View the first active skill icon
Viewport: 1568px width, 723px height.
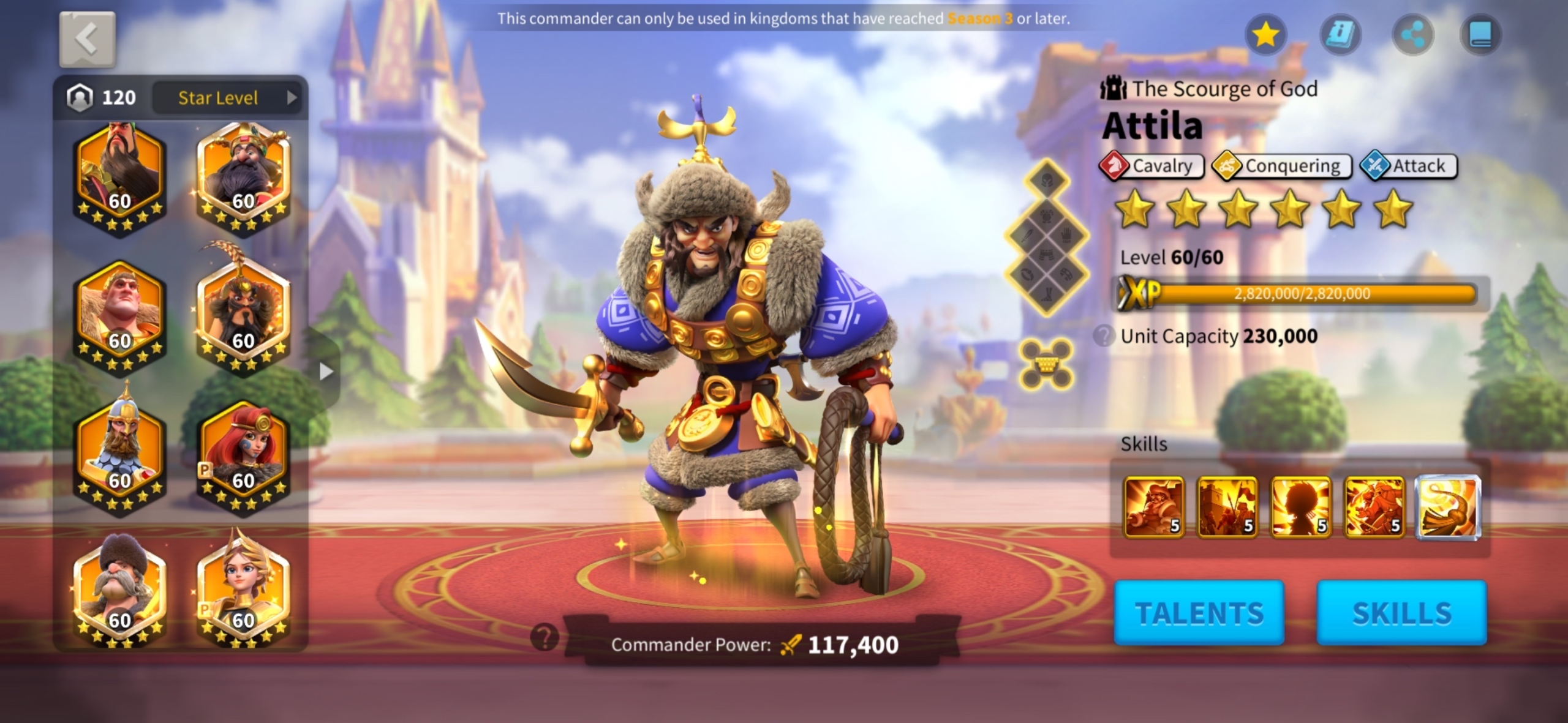tap(1153, 508)
